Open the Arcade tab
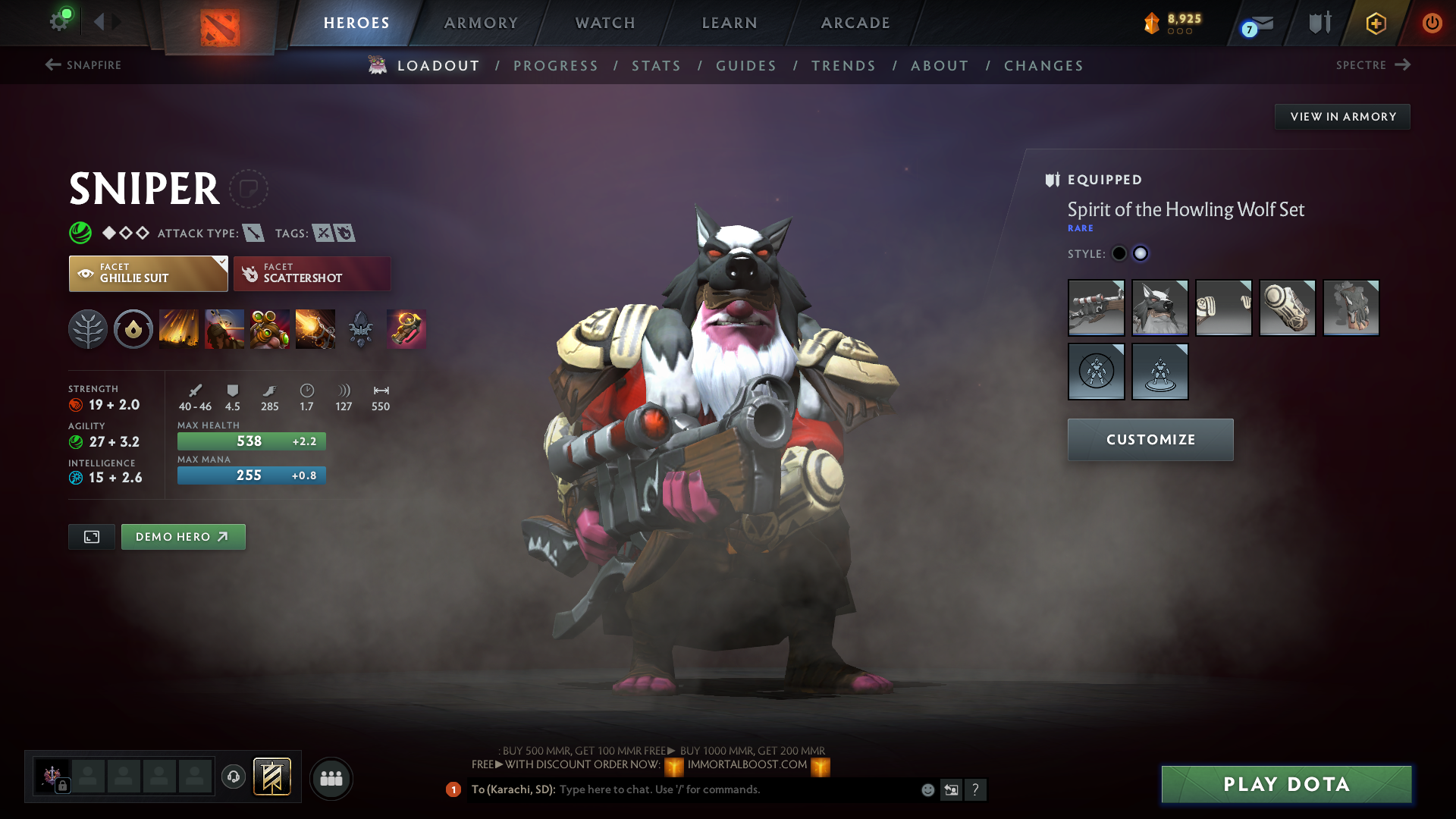Screen dimensions: 1456x819 [855, 23]
